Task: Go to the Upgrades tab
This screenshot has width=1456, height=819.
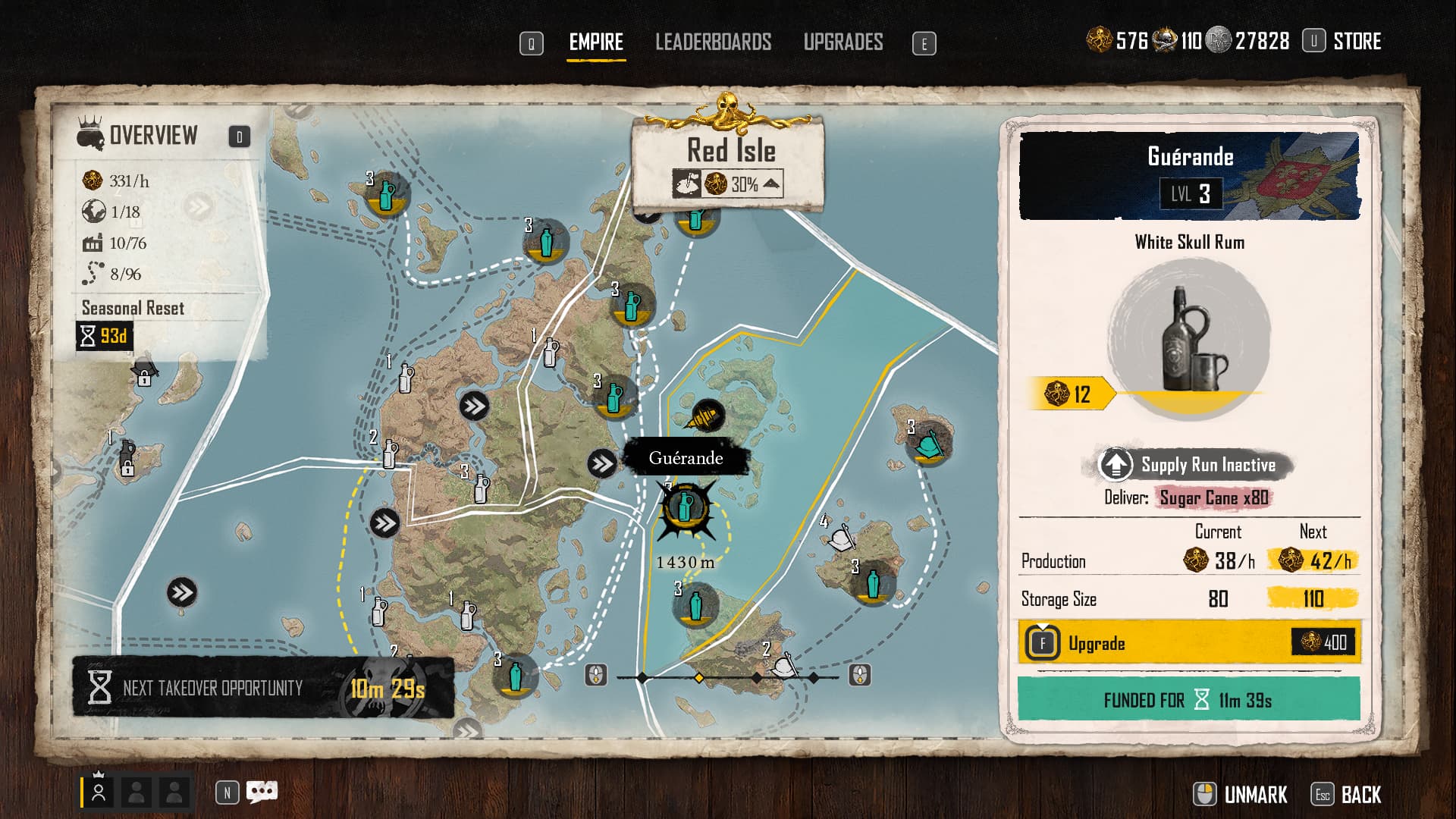Action: point(843,42)
